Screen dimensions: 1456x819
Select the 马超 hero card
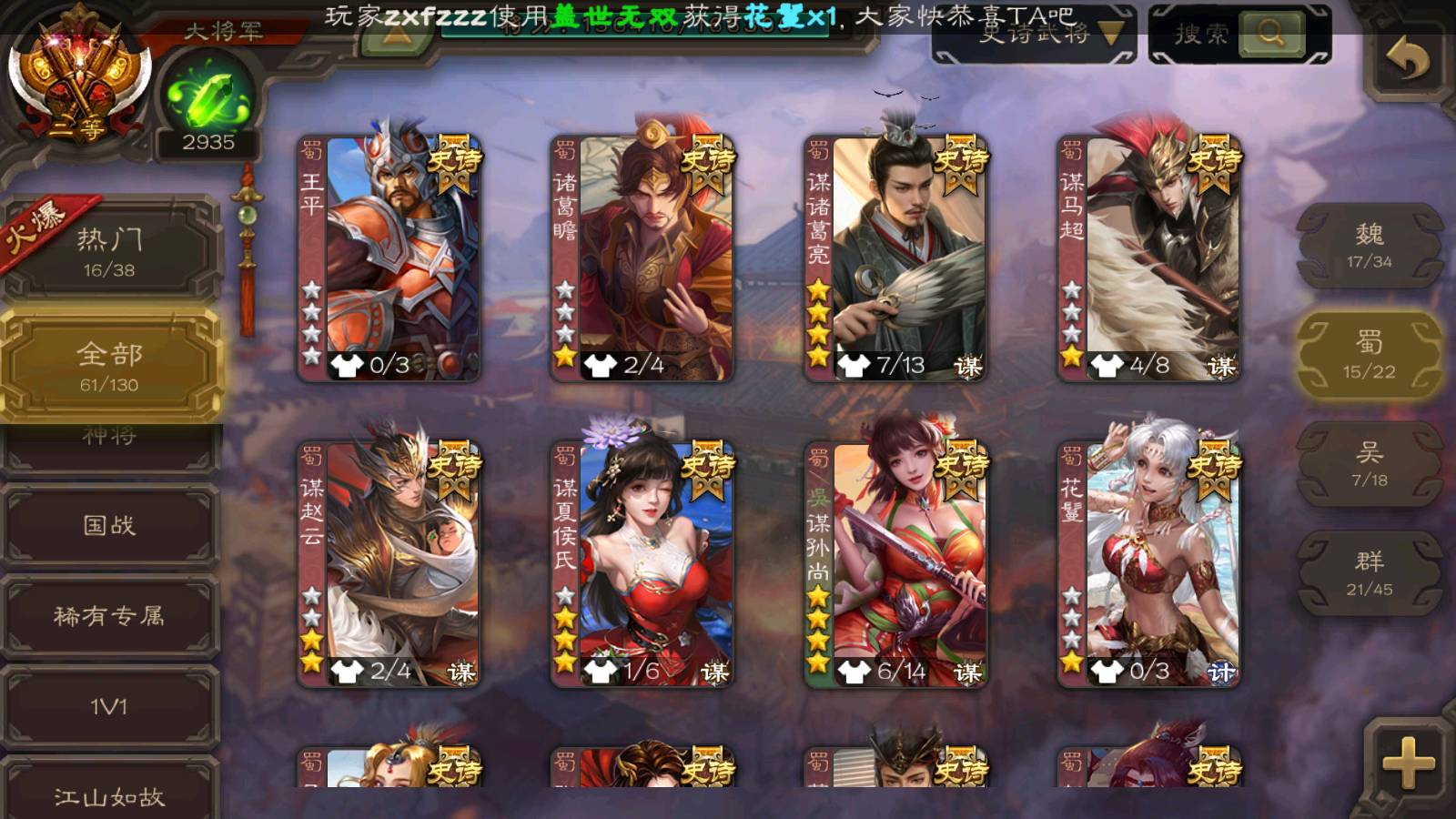[1148, 258]
